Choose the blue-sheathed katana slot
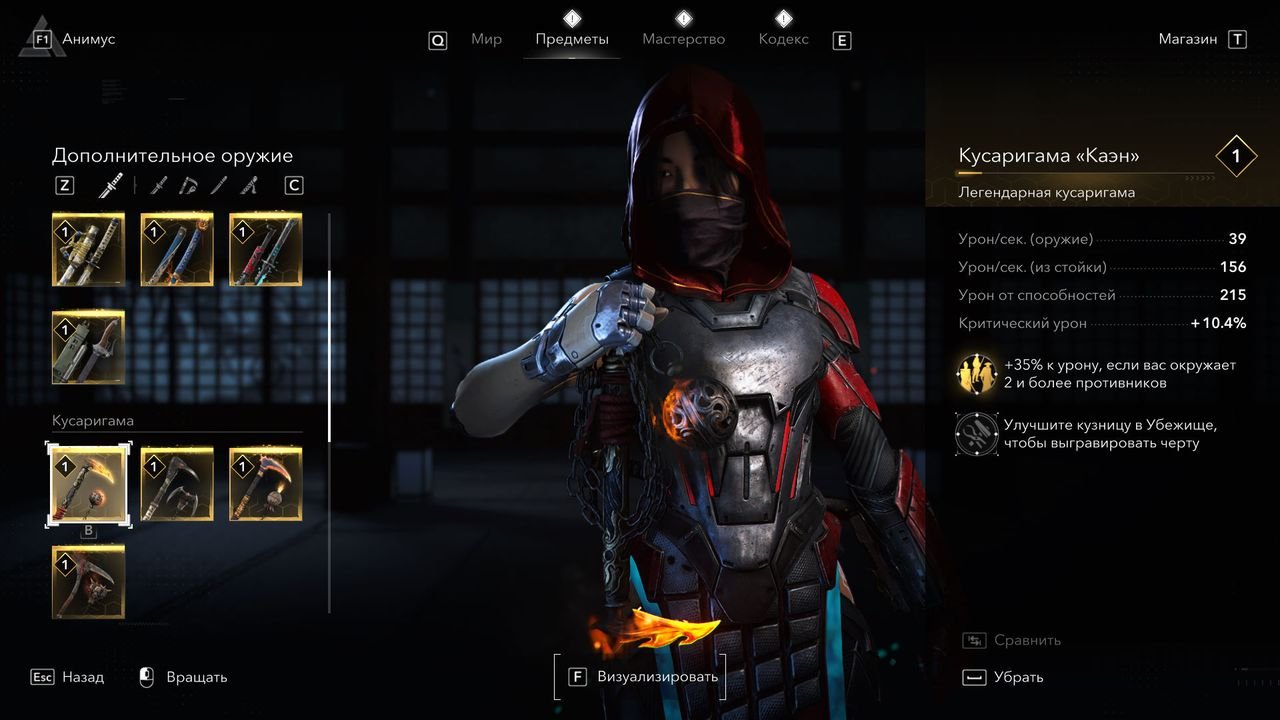 pos(177,249)
